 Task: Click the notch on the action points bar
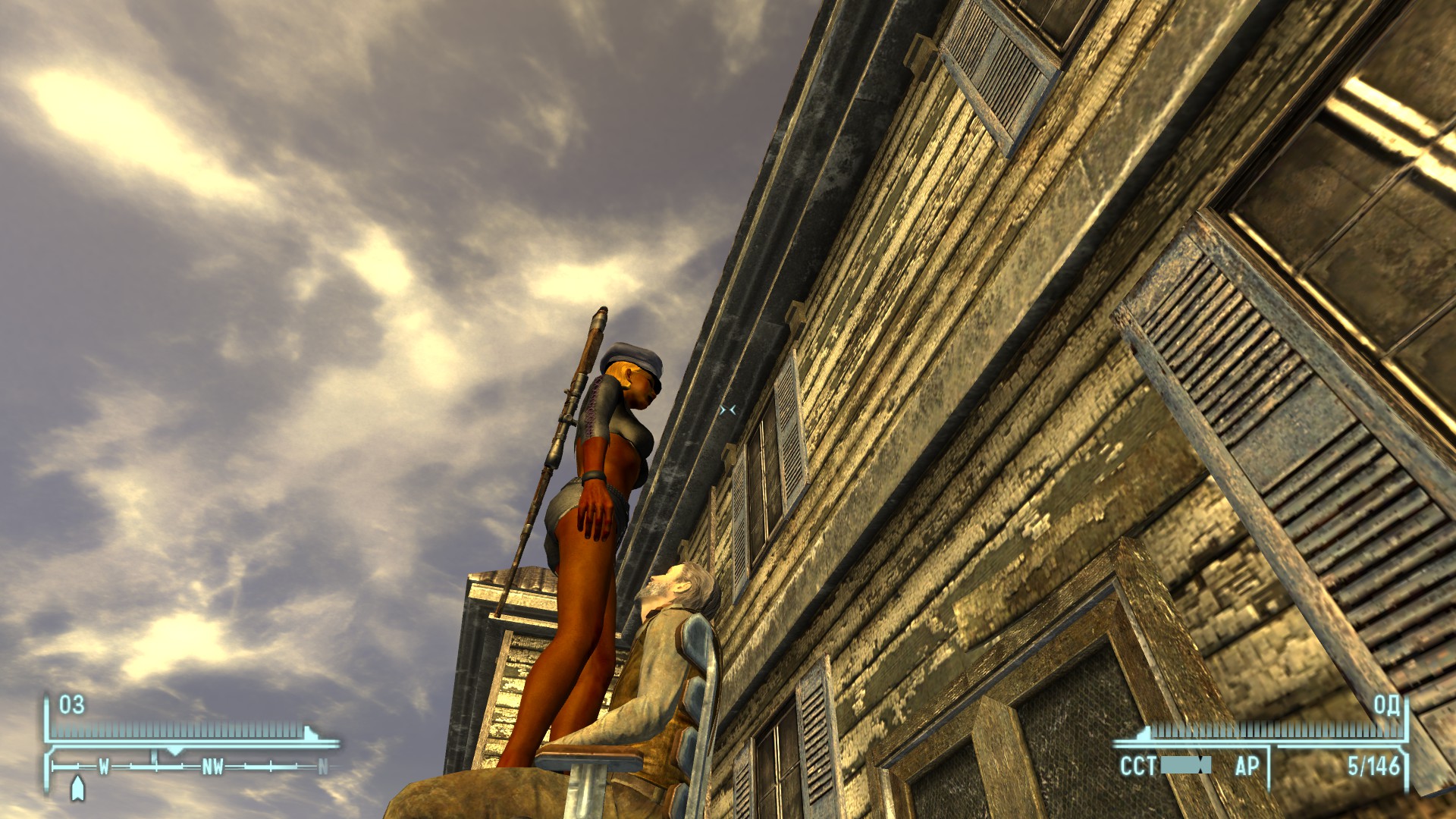(1145, 732)
